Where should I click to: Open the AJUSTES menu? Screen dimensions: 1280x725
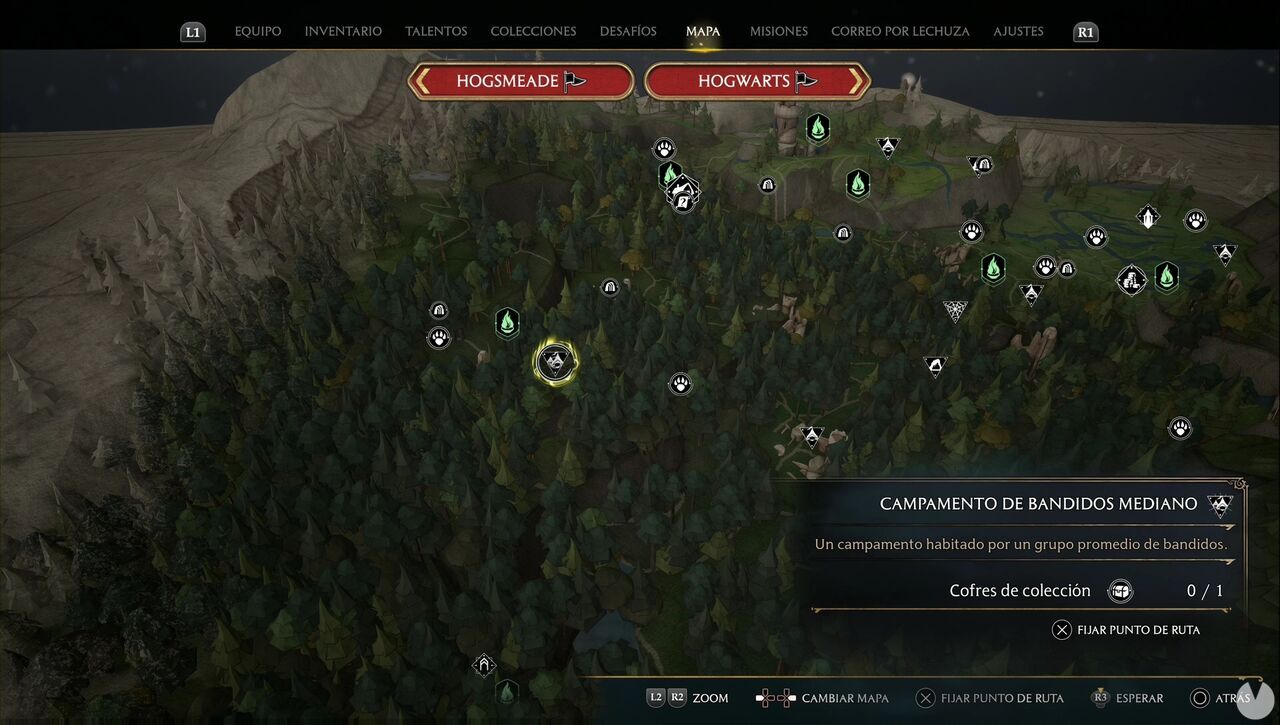point(1018,31)
